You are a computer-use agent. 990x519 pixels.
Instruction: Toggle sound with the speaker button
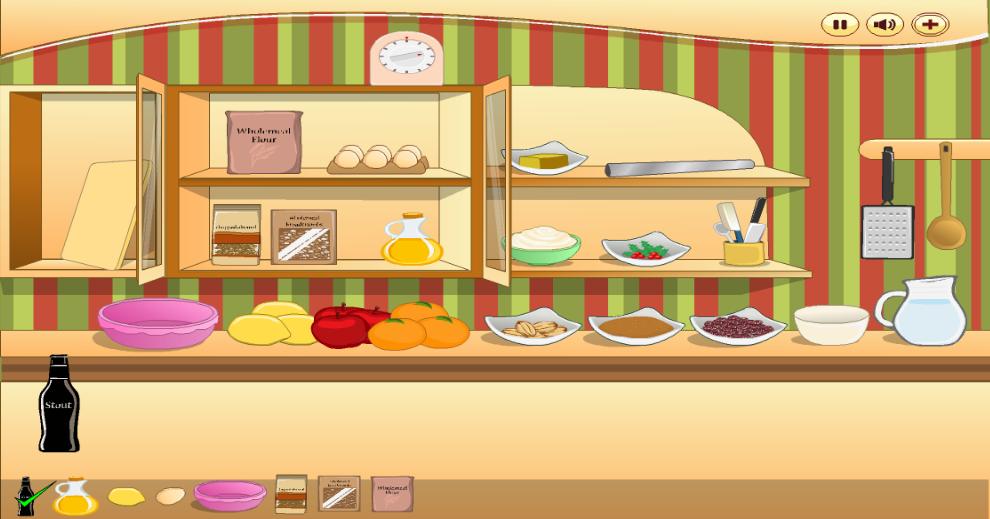pyautogui.click(x=884, y=25)
